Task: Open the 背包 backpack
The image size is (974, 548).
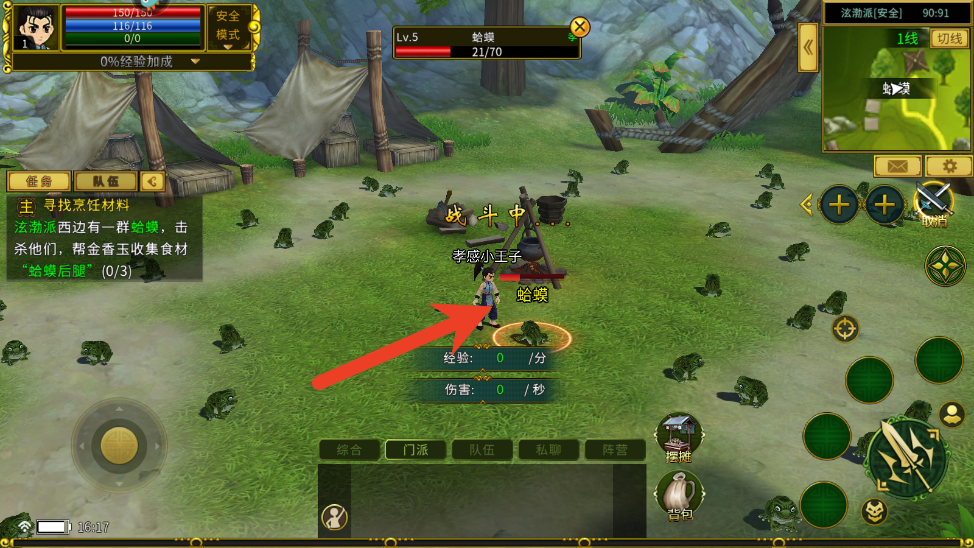Action: (x=680, y=496)
